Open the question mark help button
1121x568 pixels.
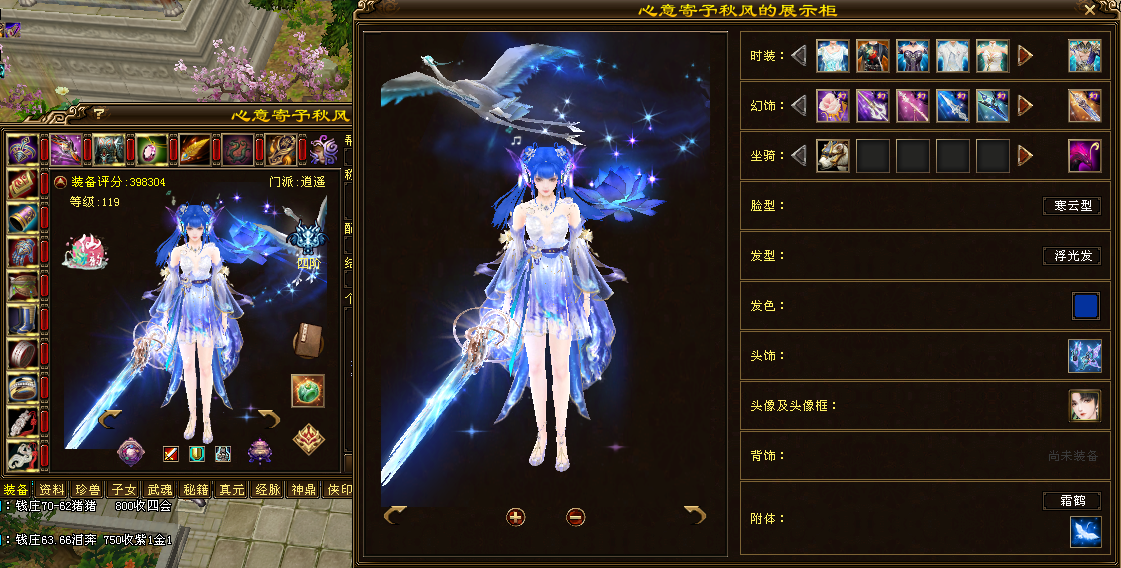(99, 113)
